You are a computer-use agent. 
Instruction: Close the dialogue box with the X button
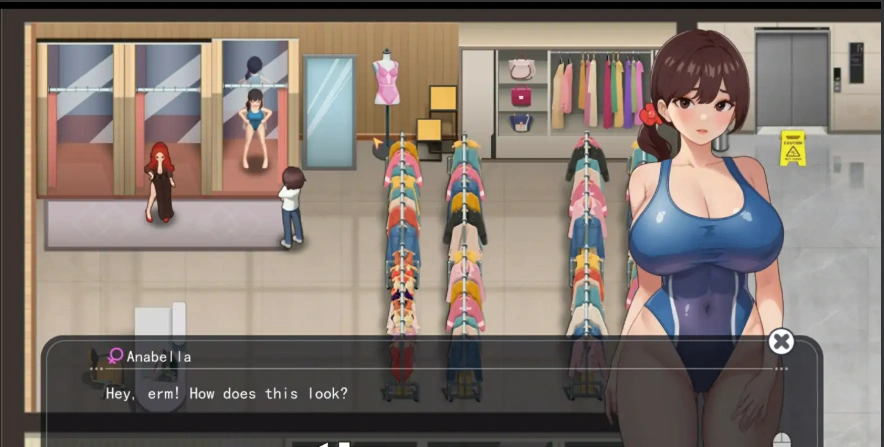[x=781, y=342]
